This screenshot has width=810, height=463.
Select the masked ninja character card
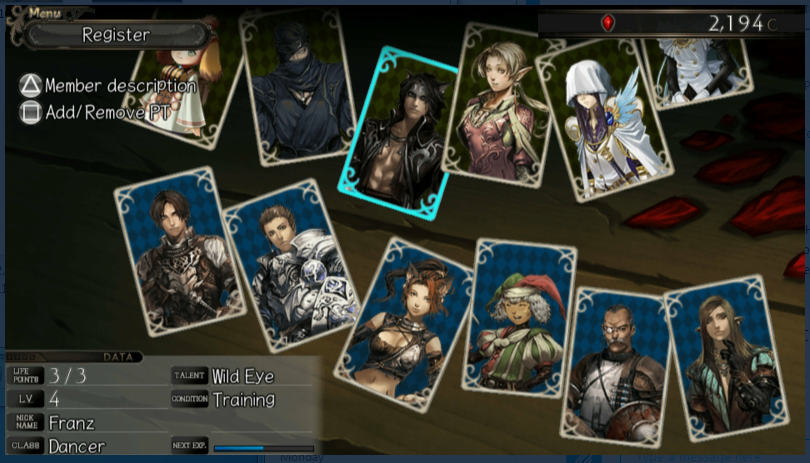coord(300,88)
